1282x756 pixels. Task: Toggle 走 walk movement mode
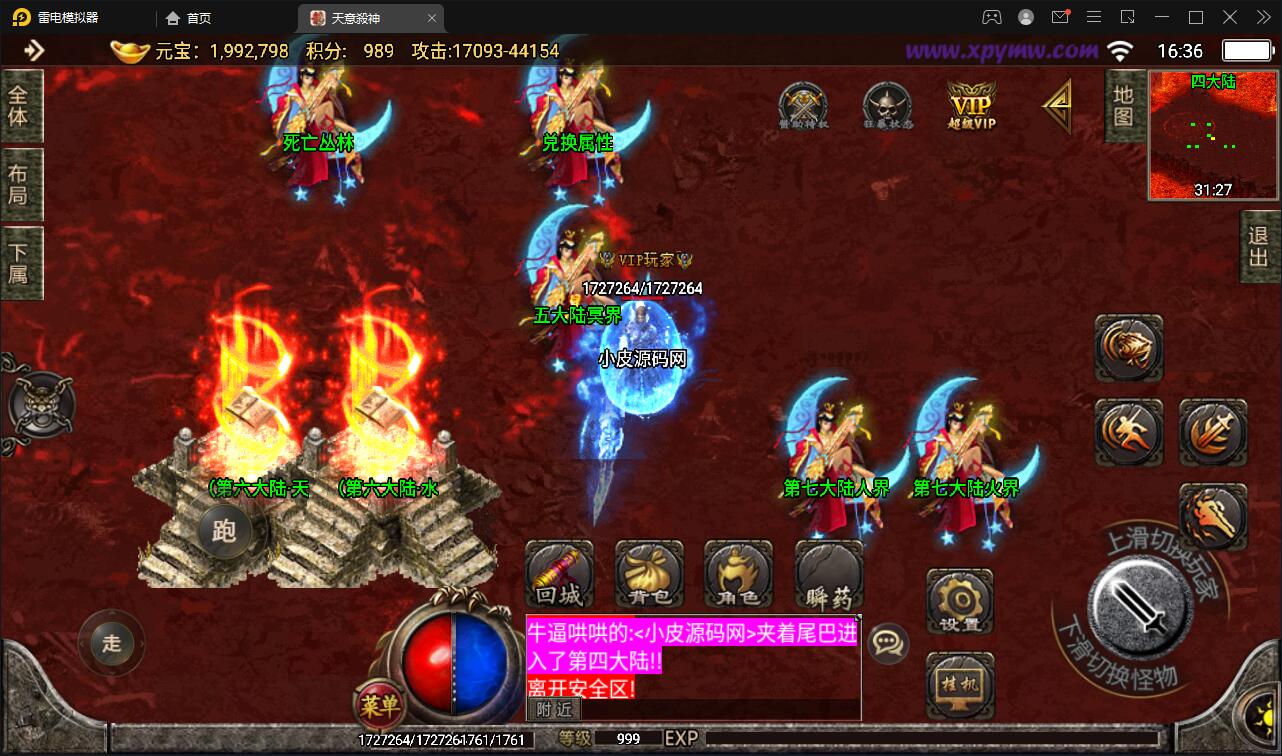[112, 643]
